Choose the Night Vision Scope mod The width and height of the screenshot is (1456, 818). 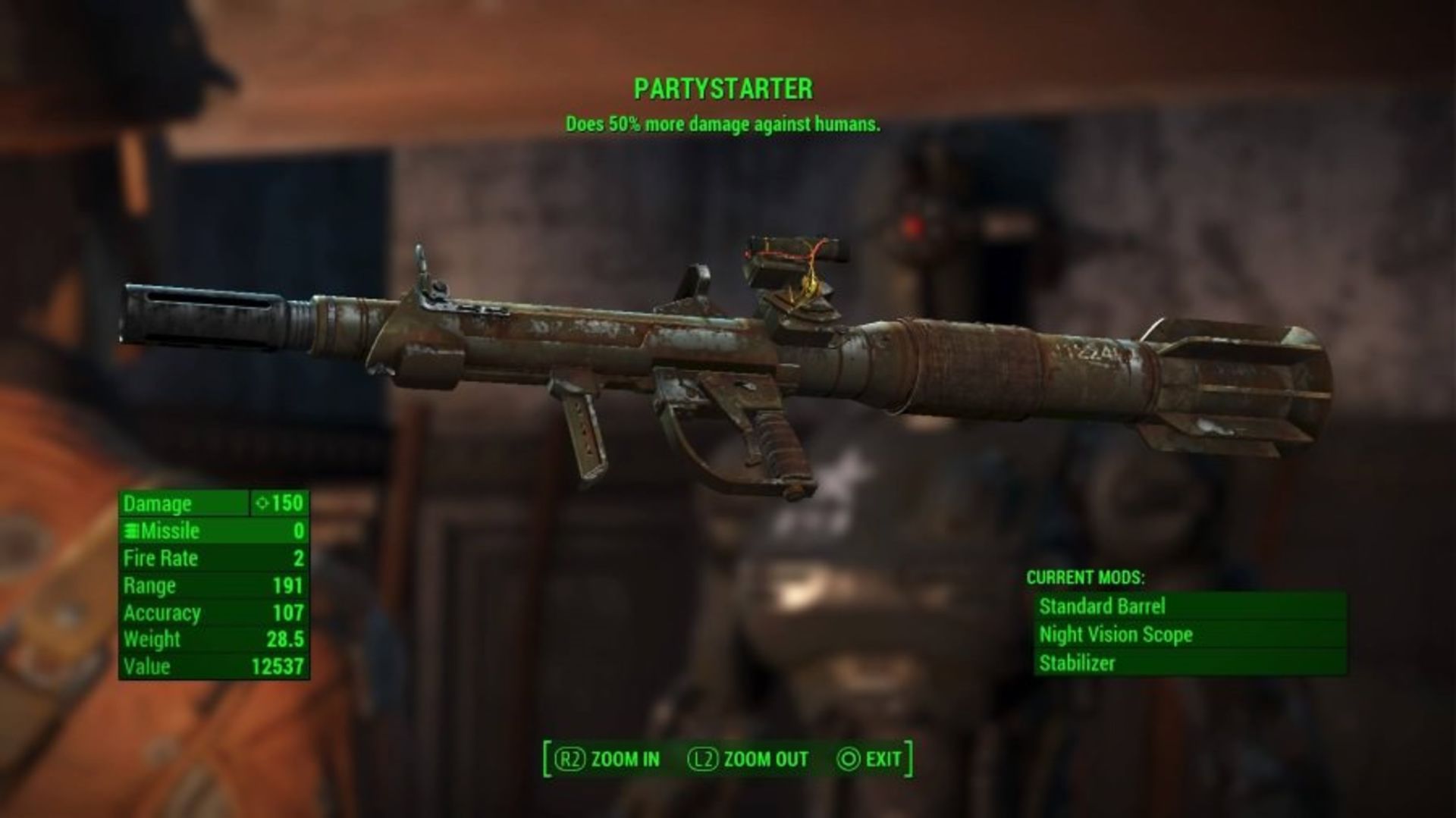click(x=1189, y=635)
